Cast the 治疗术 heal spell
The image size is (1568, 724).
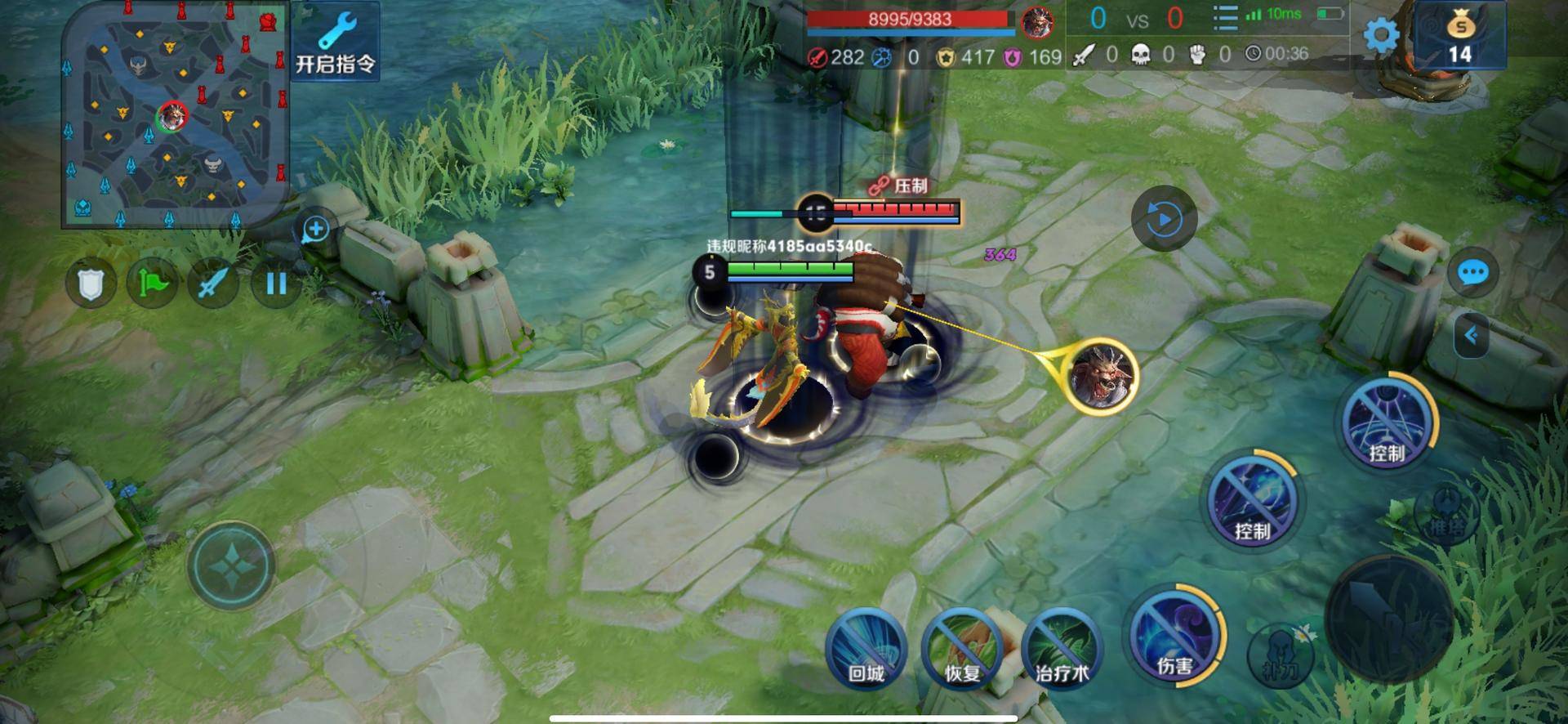click(x=1061, y=649)
